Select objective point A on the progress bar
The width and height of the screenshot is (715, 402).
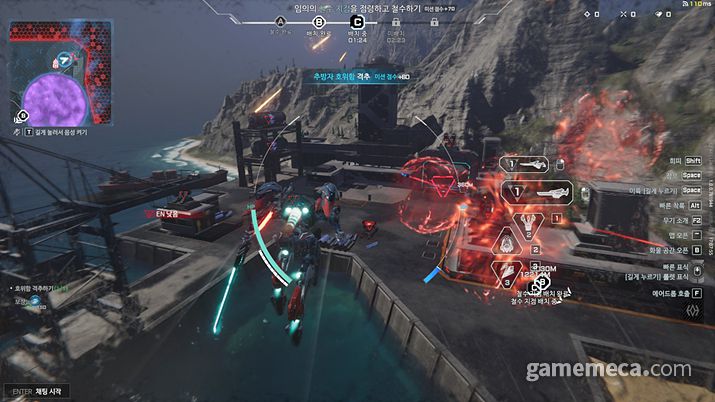[280, 21]
